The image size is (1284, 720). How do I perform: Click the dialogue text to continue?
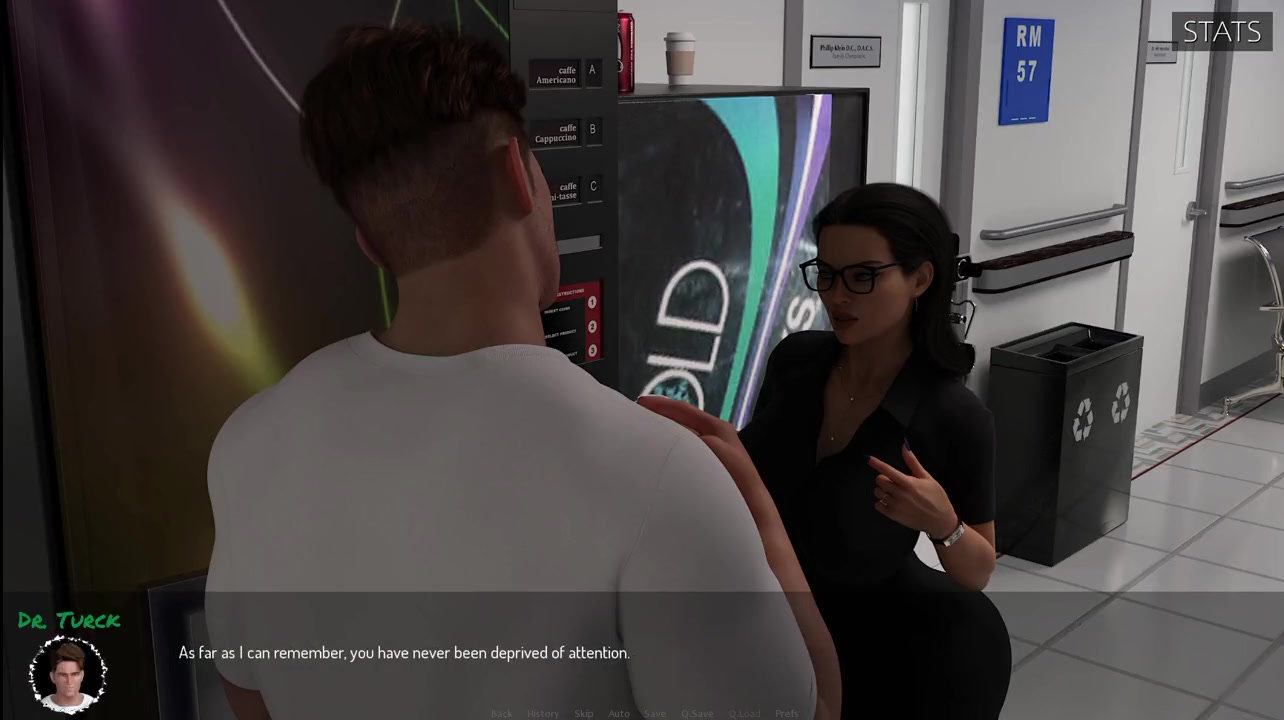(x=404, y=653)
